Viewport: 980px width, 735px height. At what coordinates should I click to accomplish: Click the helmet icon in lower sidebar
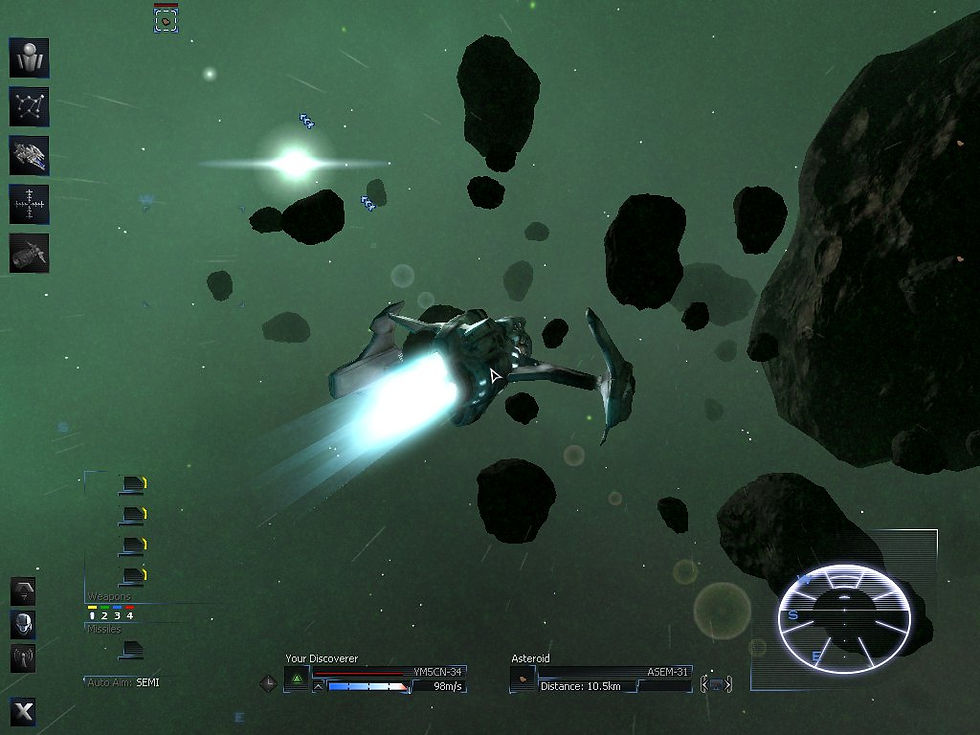23,625
